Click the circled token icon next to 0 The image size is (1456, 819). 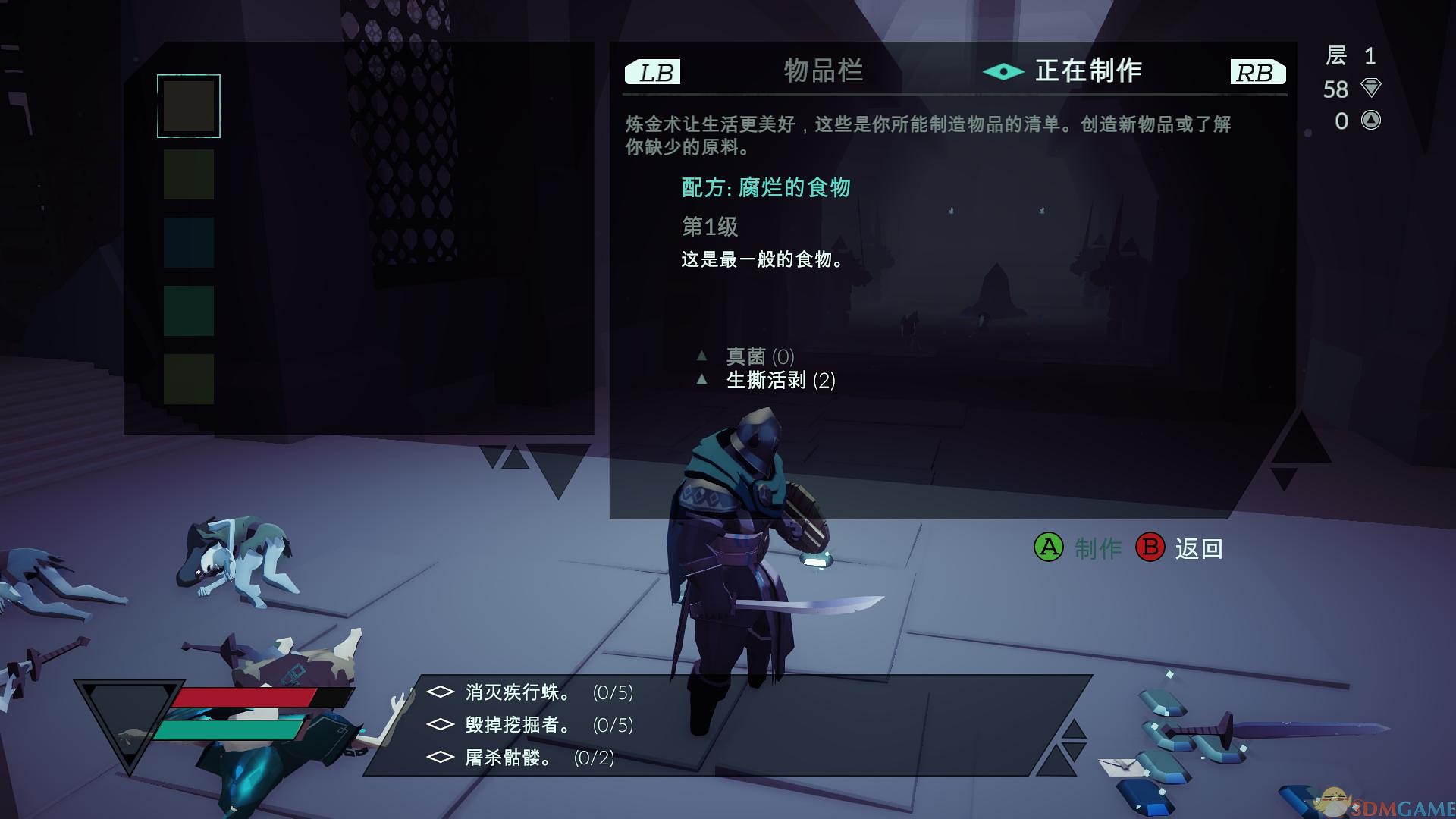click(x=1370, y=121)
